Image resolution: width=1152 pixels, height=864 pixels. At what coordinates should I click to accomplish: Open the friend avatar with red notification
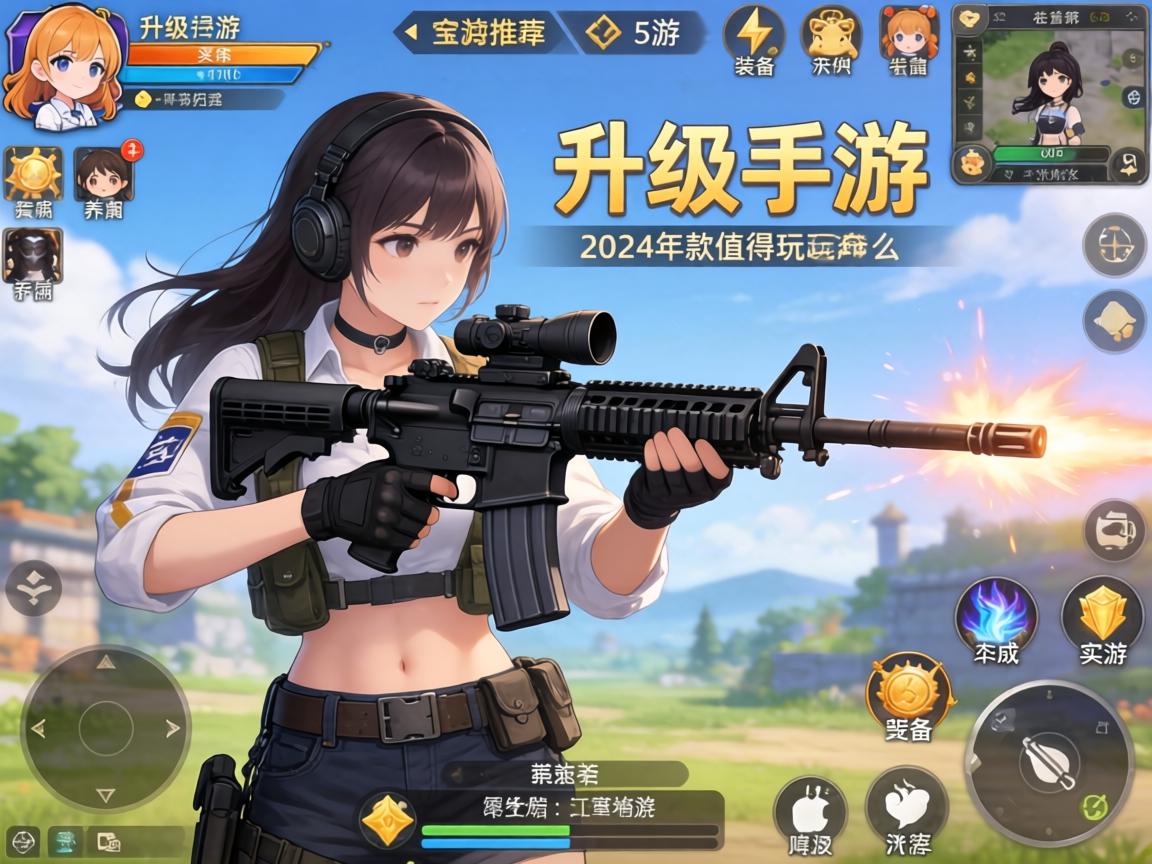pyautogui.click(x=103, y=174)
